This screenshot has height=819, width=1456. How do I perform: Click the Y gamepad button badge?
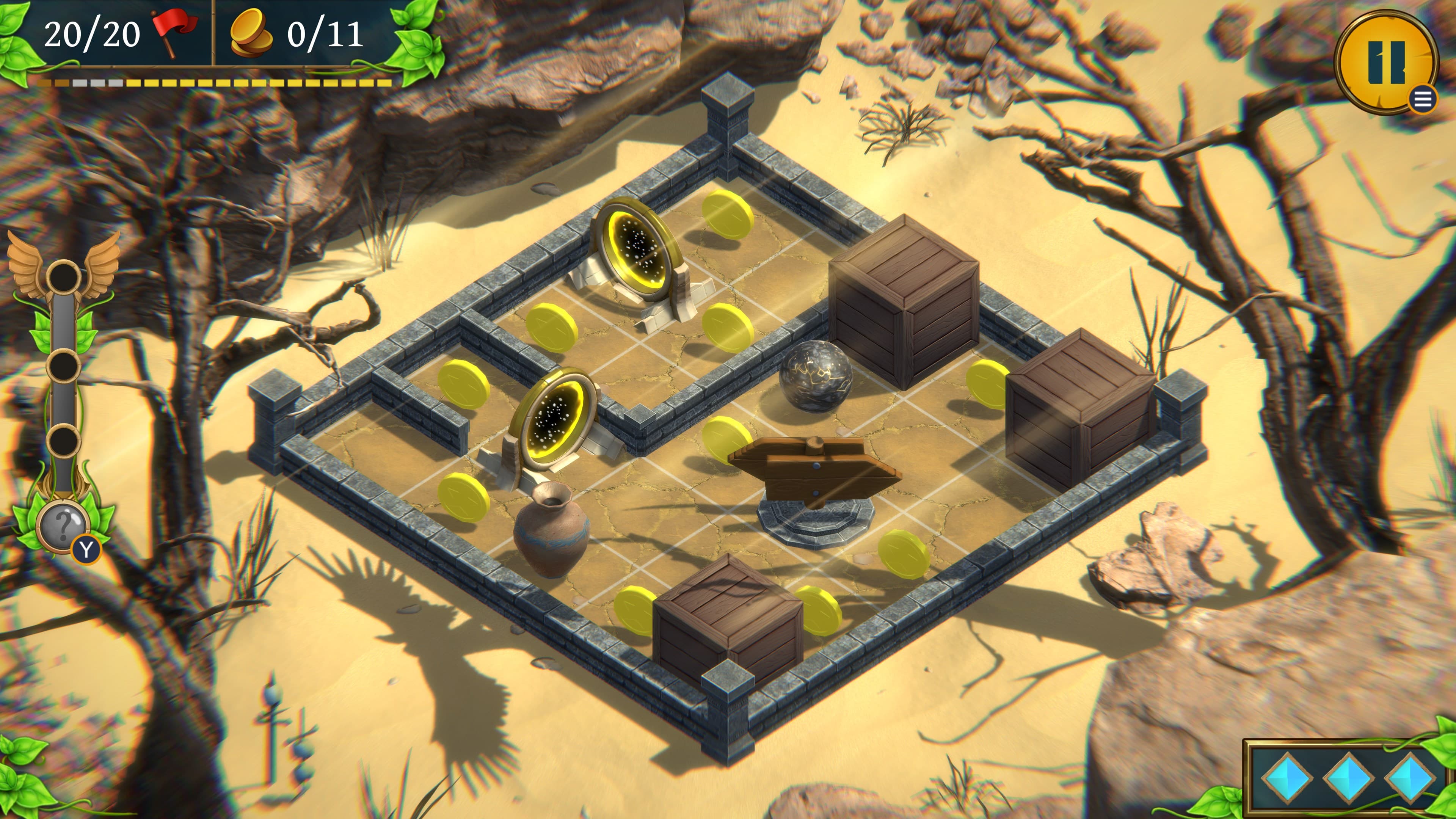pos(86,549)
